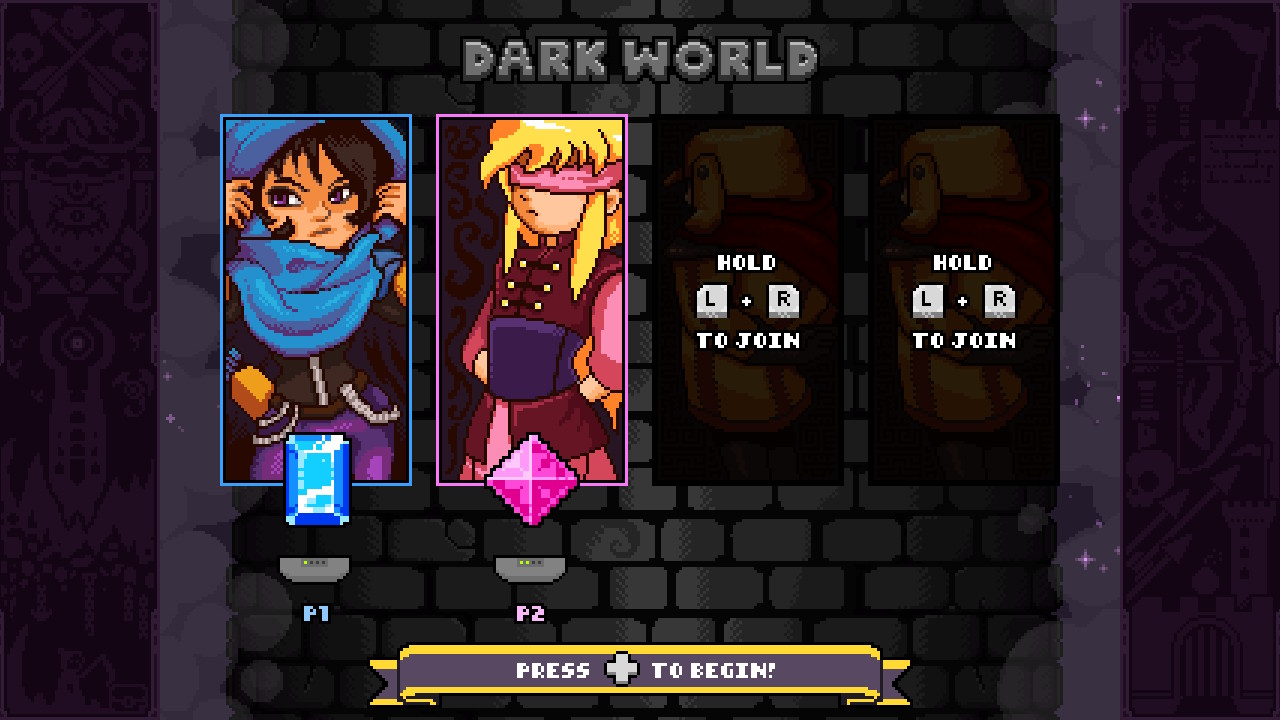This screenshot has width=1280, height=720.
Task: Click the TO JOIN text in fourth slot
Action: click(963, 340)
